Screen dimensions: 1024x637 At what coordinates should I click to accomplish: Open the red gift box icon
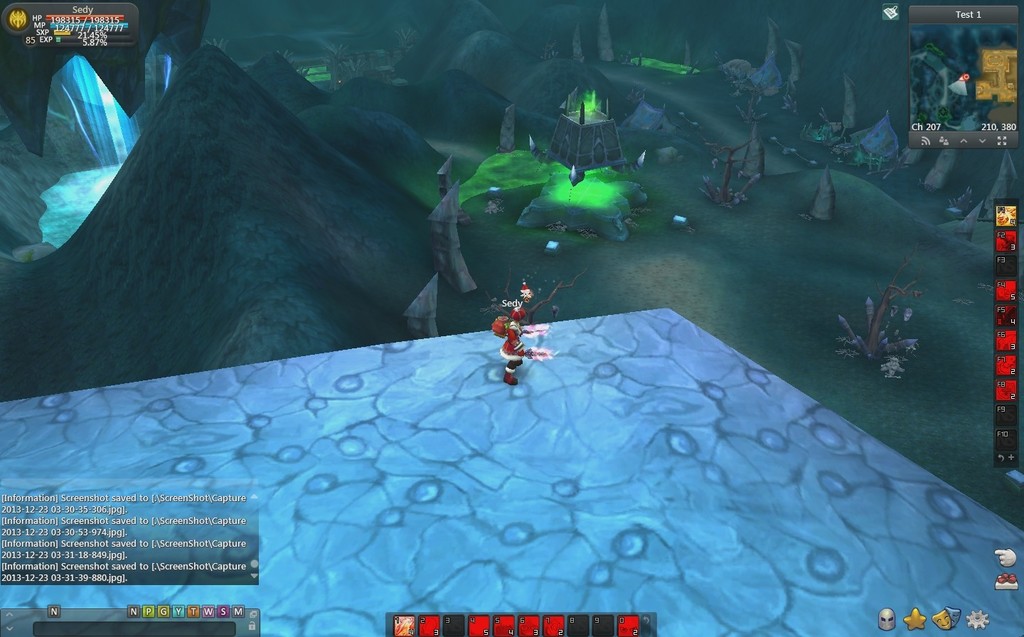pos(1006,581)
